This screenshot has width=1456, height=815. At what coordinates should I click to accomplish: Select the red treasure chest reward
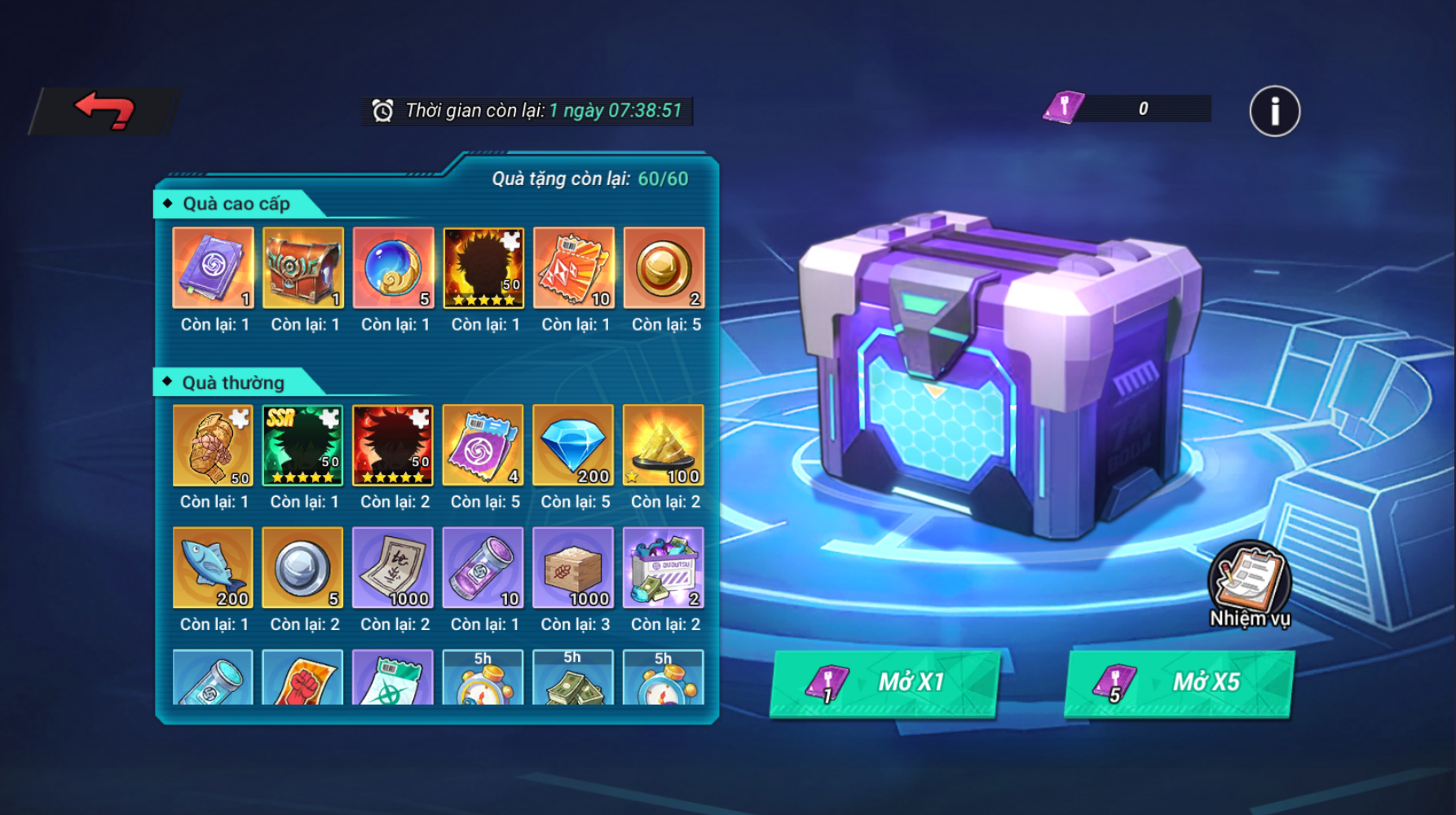pos(303,268)
